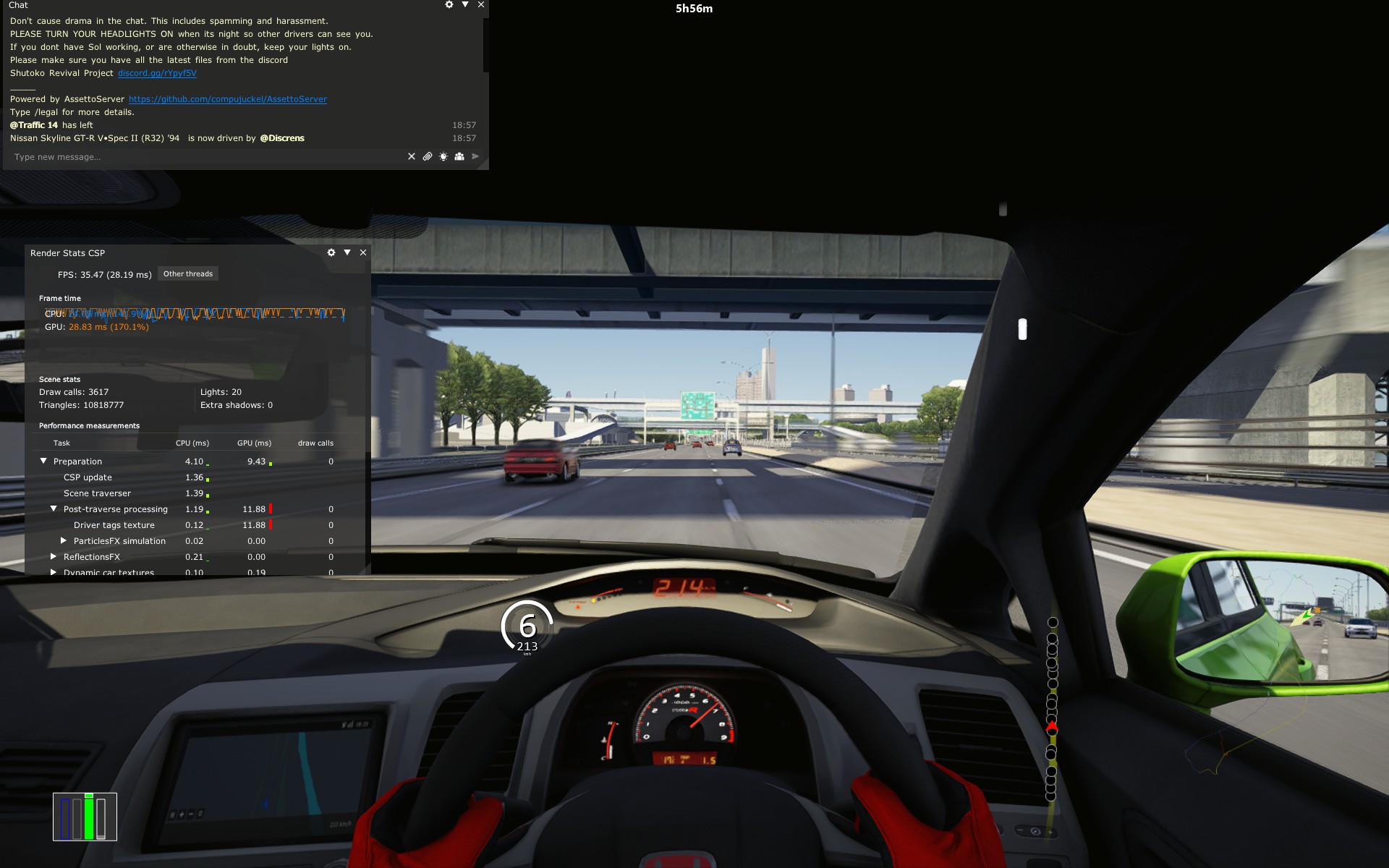Click the Type new message field
The height and width of the screenshot is (868, 1389).
coord(145,156)
